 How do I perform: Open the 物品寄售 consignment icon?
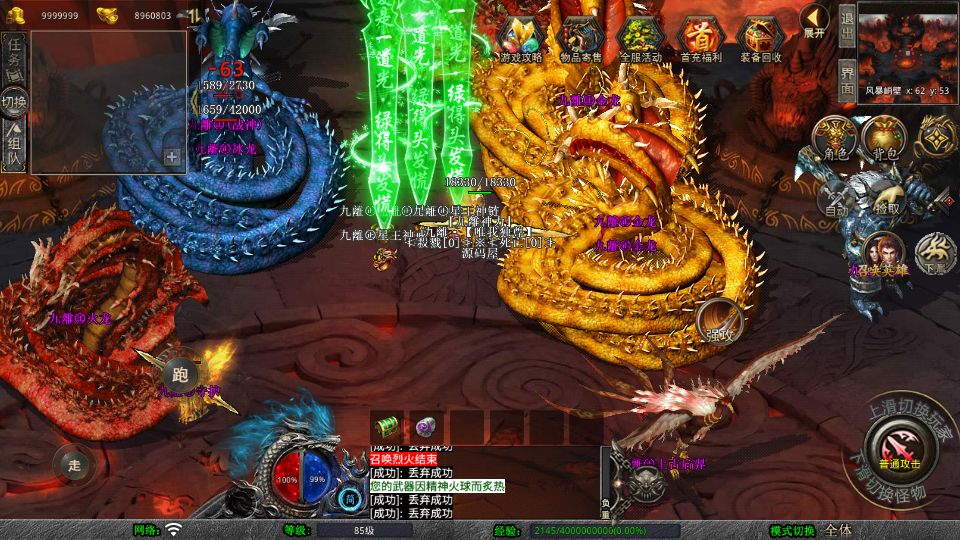click(581, 39)
